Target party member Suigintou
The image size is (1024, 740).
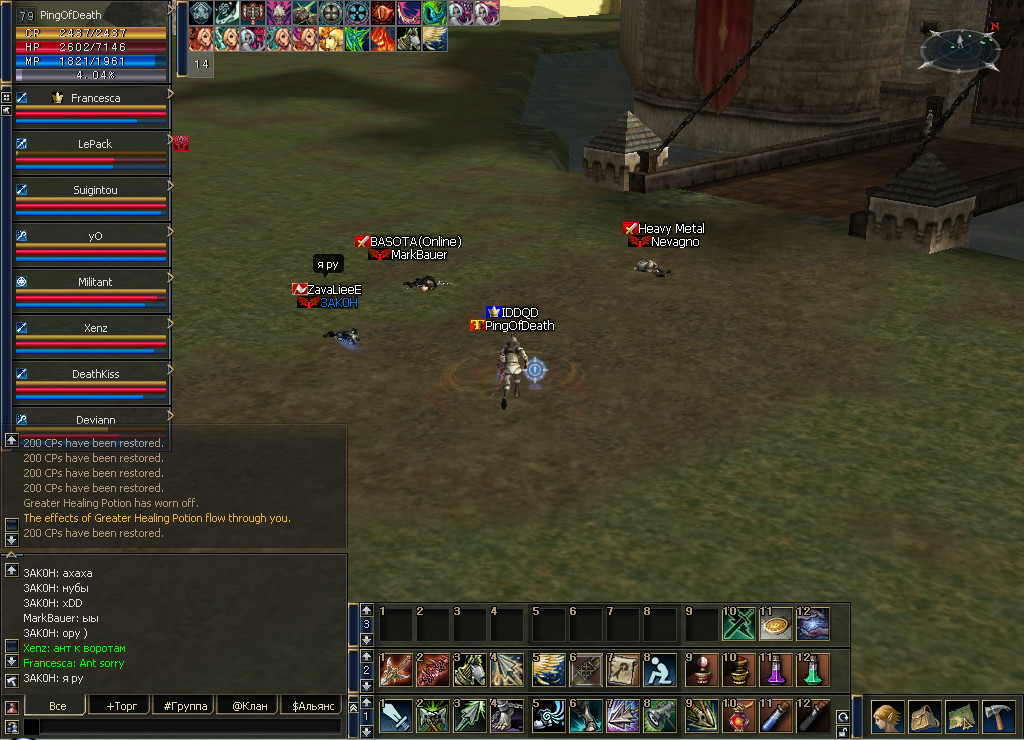coord(94,190)
